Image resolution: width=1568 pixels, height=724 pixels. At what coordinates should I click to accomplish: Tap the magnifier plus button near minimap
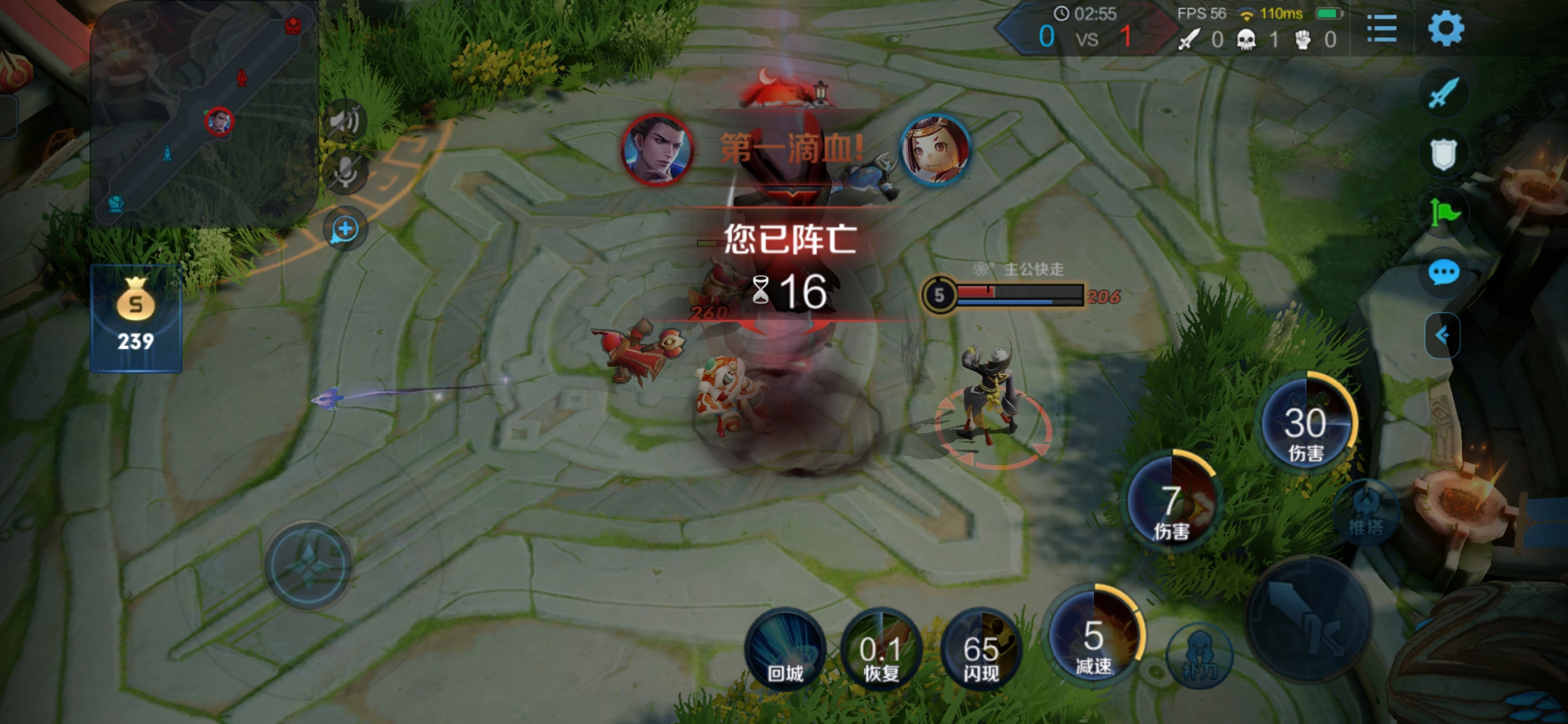click(345, 230)
